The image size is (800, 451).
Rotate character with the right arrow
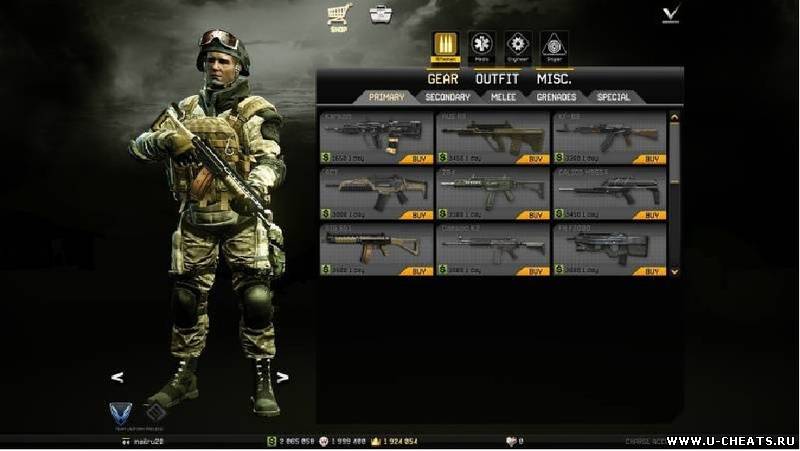pos(283,377)
